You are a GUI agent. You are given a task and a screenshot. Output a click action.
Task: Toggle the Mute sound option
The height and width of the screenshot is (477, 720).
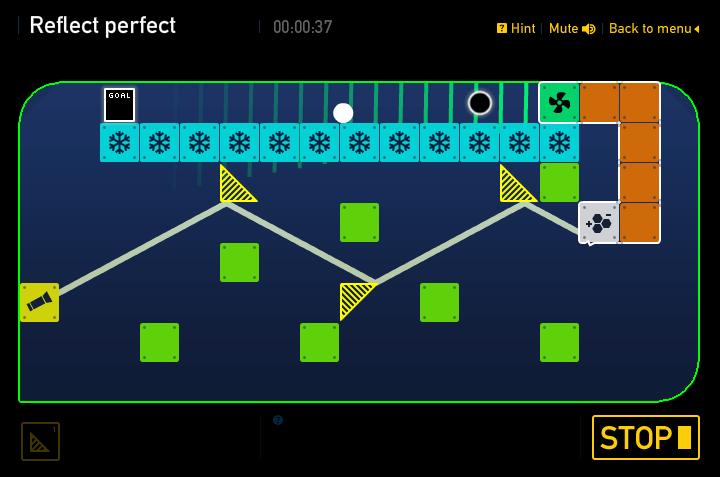click(x=571, y=29)
